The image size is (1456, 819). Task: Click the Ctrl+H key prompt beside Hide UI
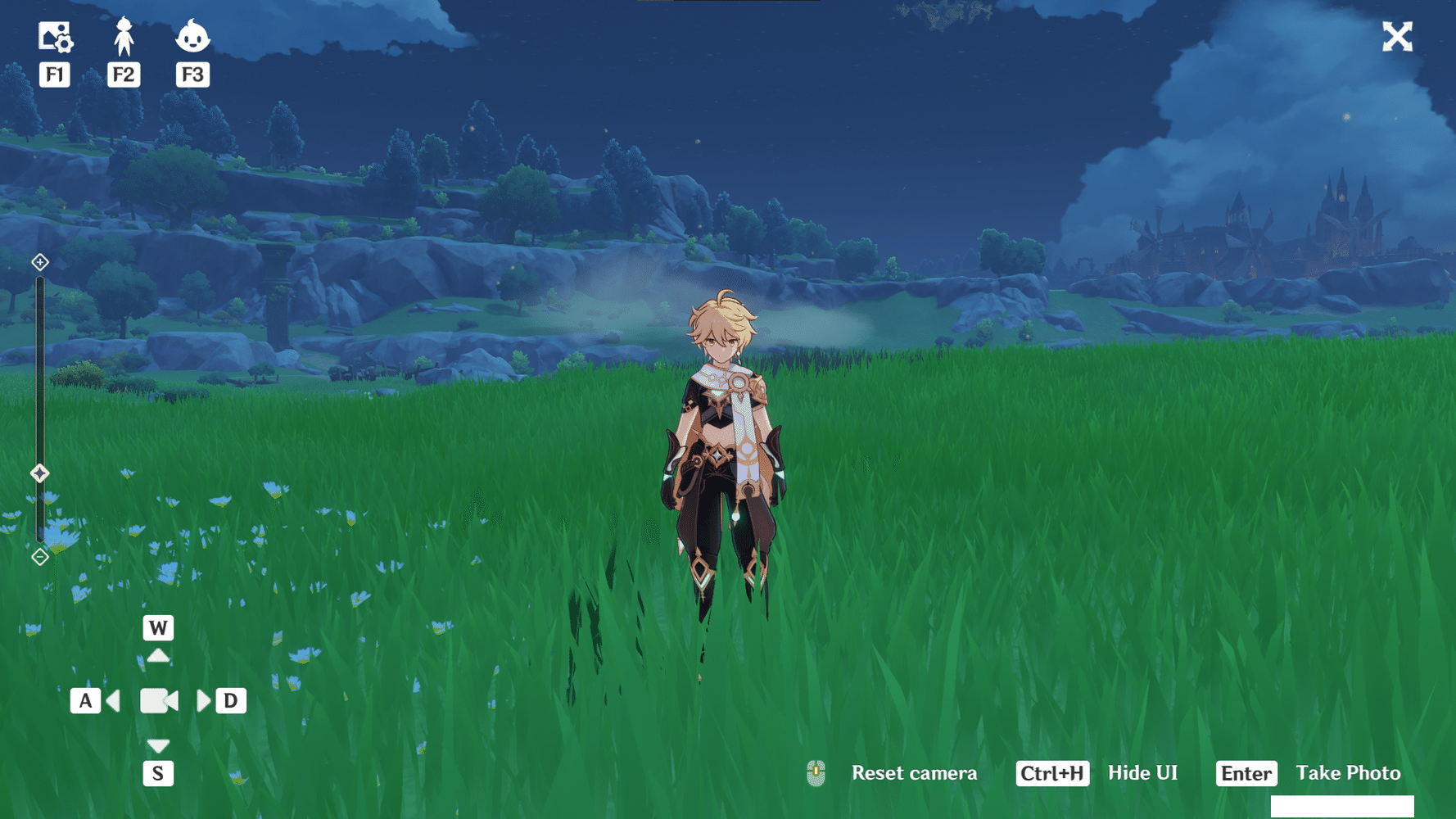point(1052,772)
